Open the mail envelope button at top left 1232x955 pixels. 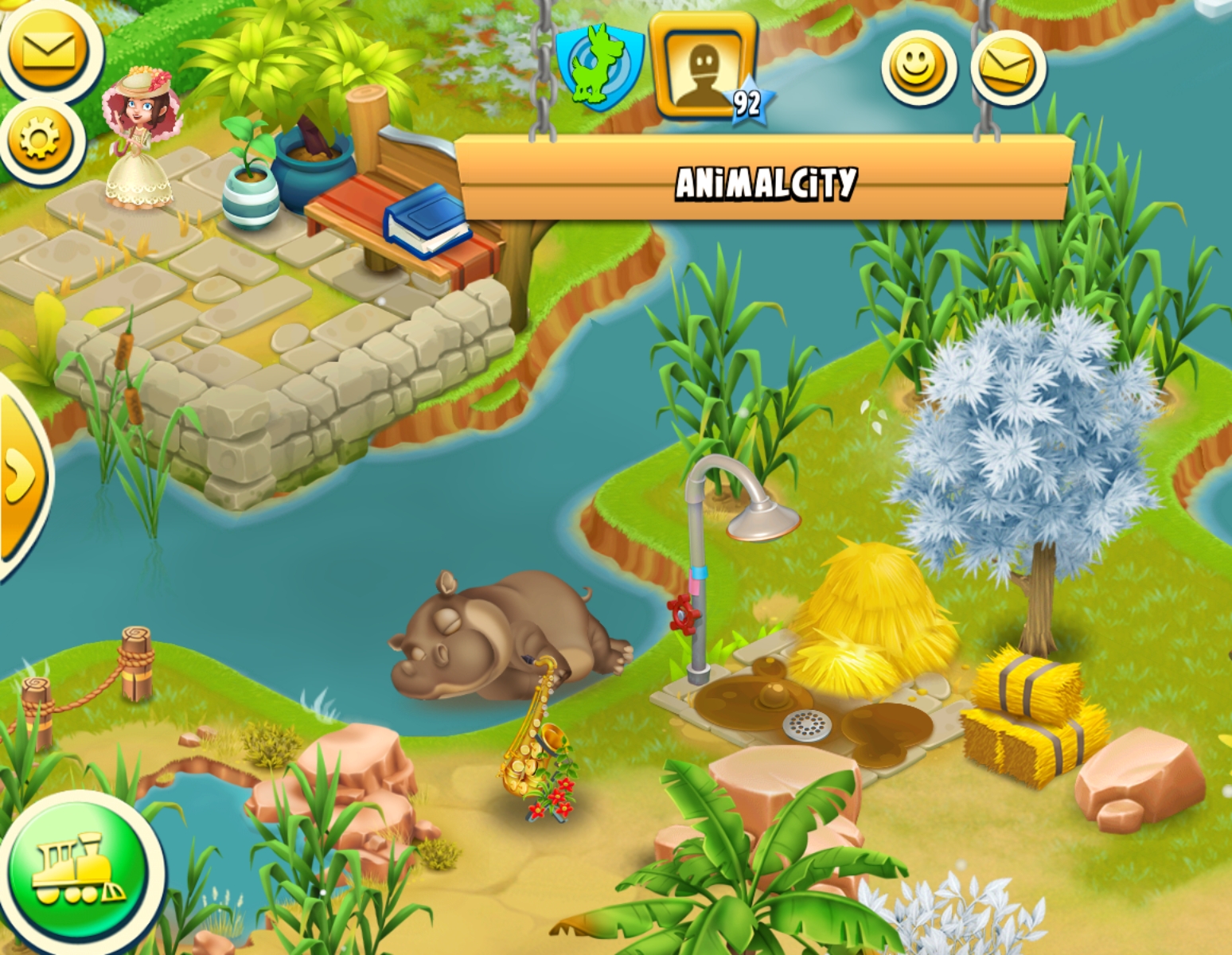(x=46, y=49)
